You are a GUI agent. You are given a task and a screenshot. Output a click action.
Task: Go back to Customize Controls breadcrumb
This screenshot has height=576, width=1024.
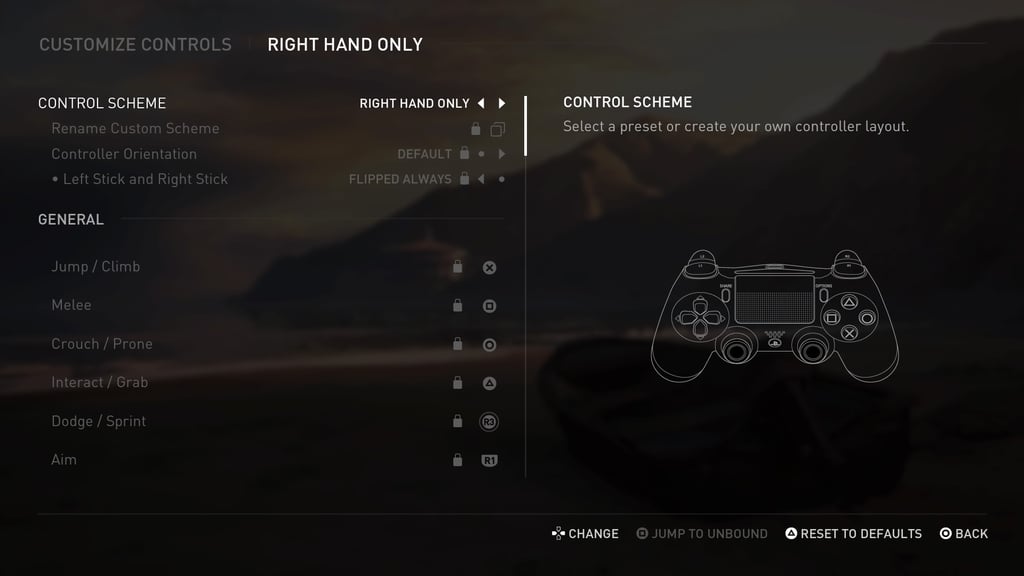135,45
